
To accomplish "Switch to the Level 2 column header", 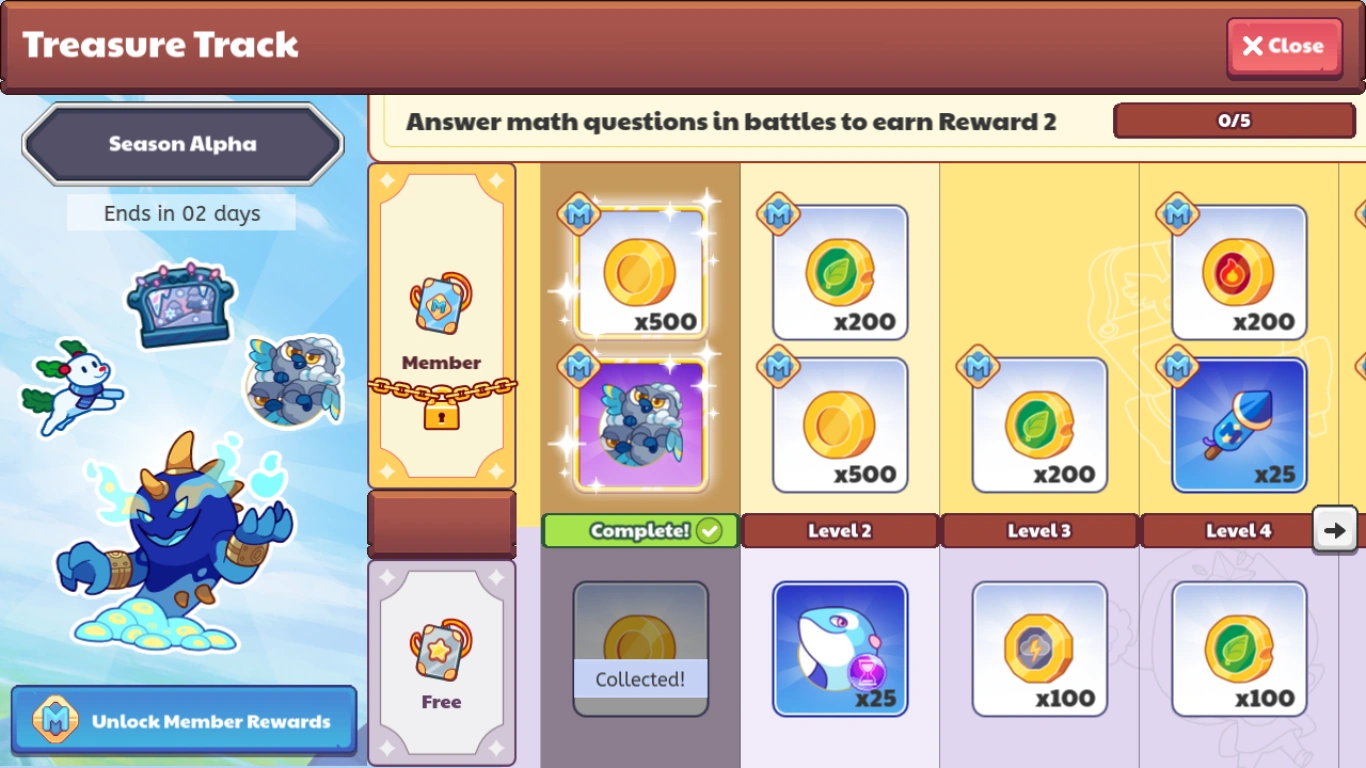I will click(839, 531).
